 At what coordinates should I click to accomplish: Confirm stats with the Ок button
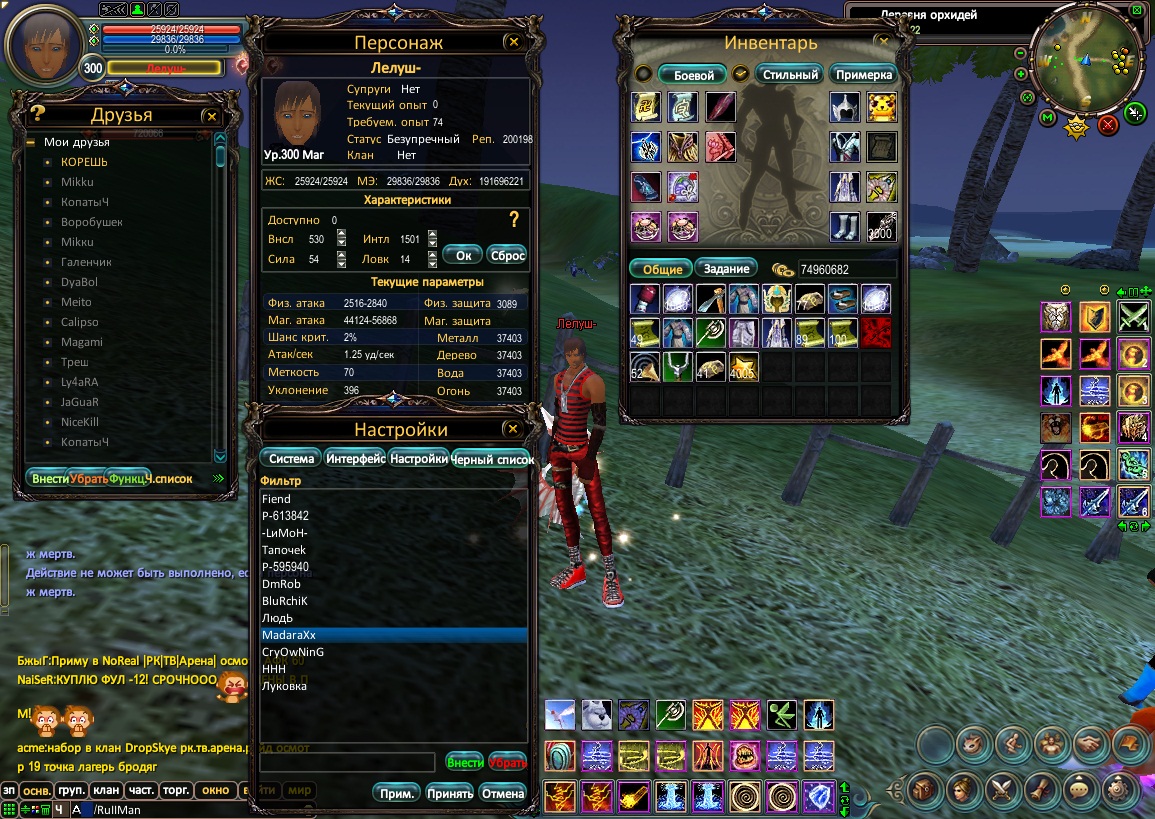pos(462,255)
